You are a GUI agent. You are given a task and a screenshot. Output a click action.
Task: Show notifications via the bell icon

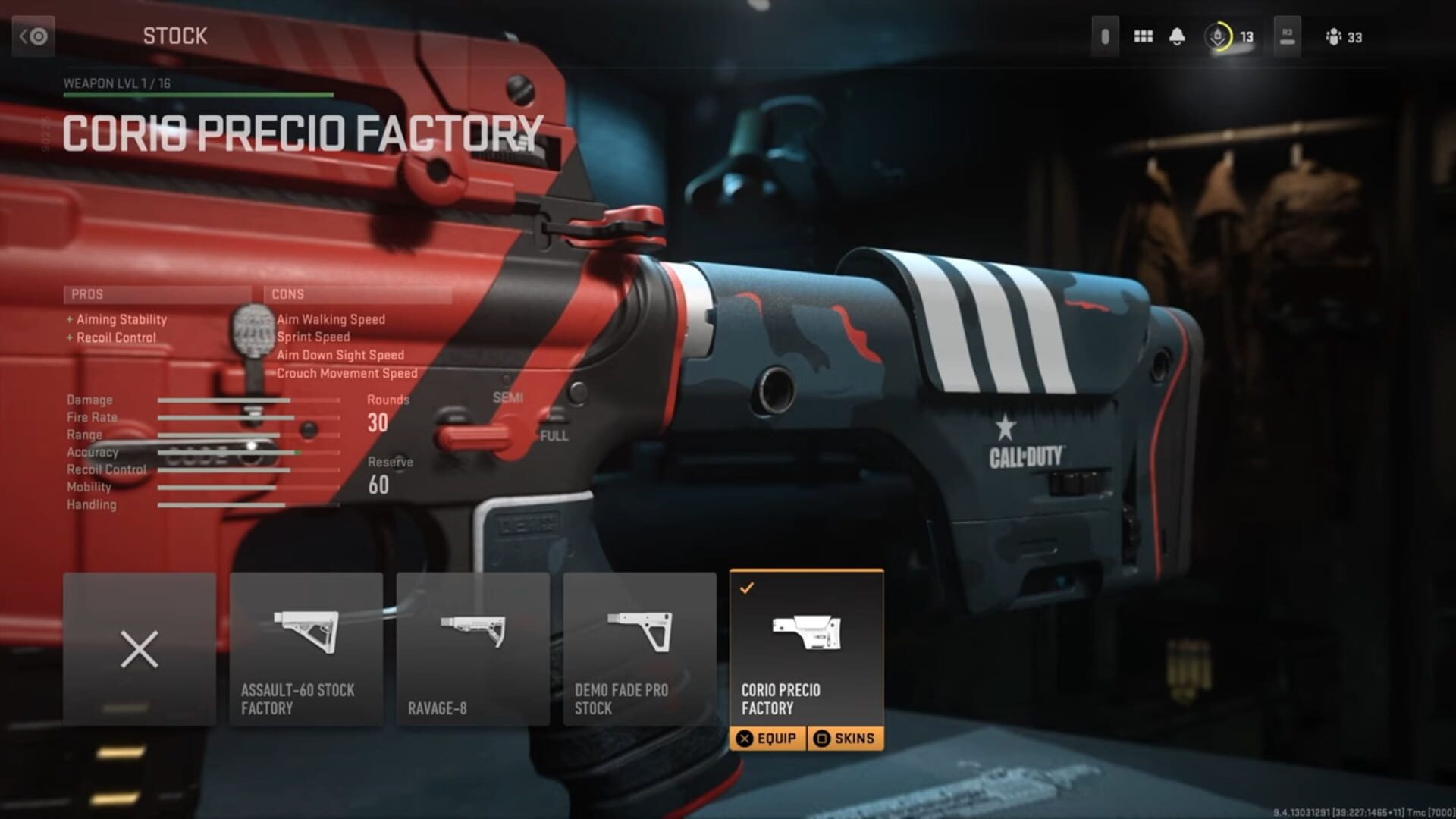tap(1177, 36)
